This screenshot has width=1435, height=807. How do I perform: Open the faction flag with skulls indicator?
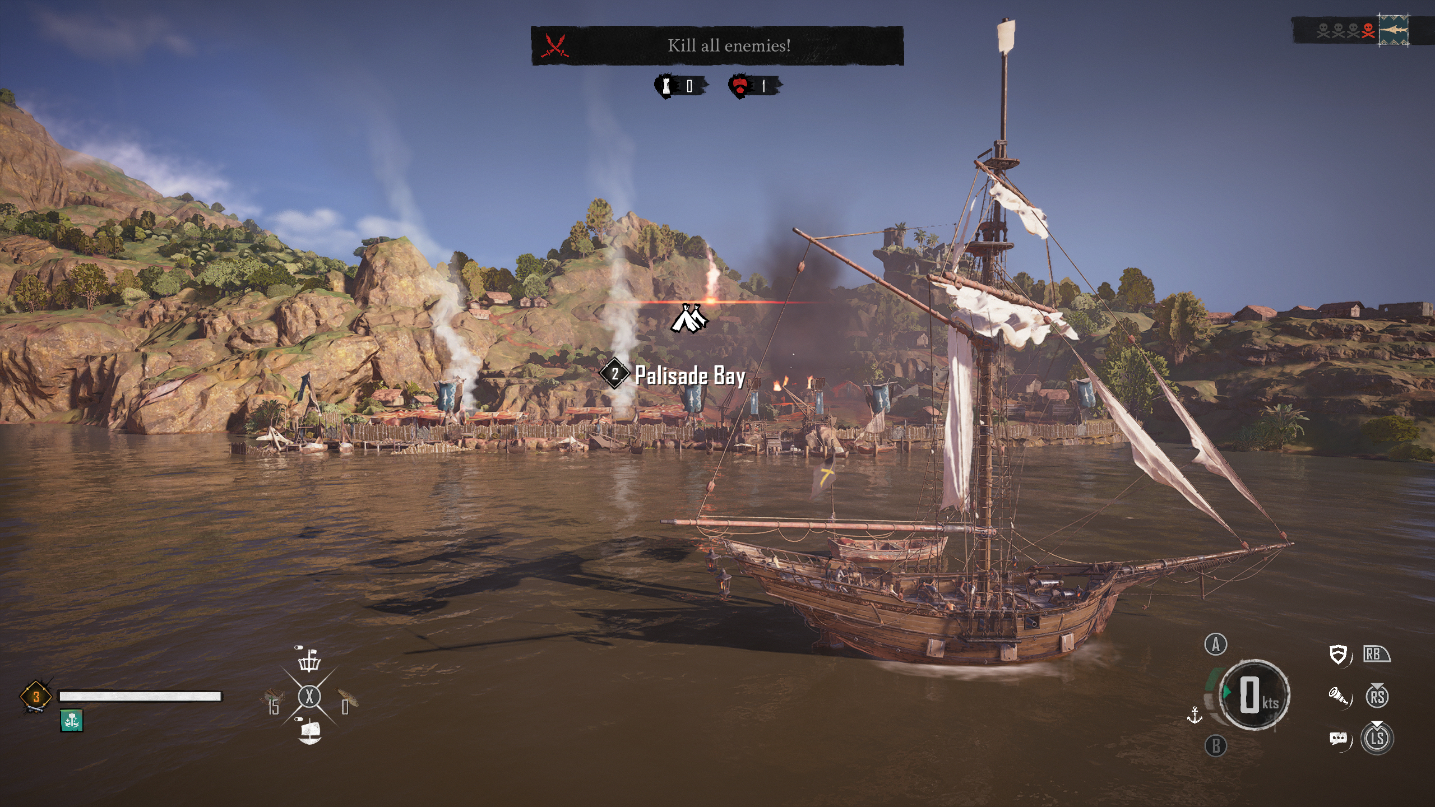[1392, 31]
